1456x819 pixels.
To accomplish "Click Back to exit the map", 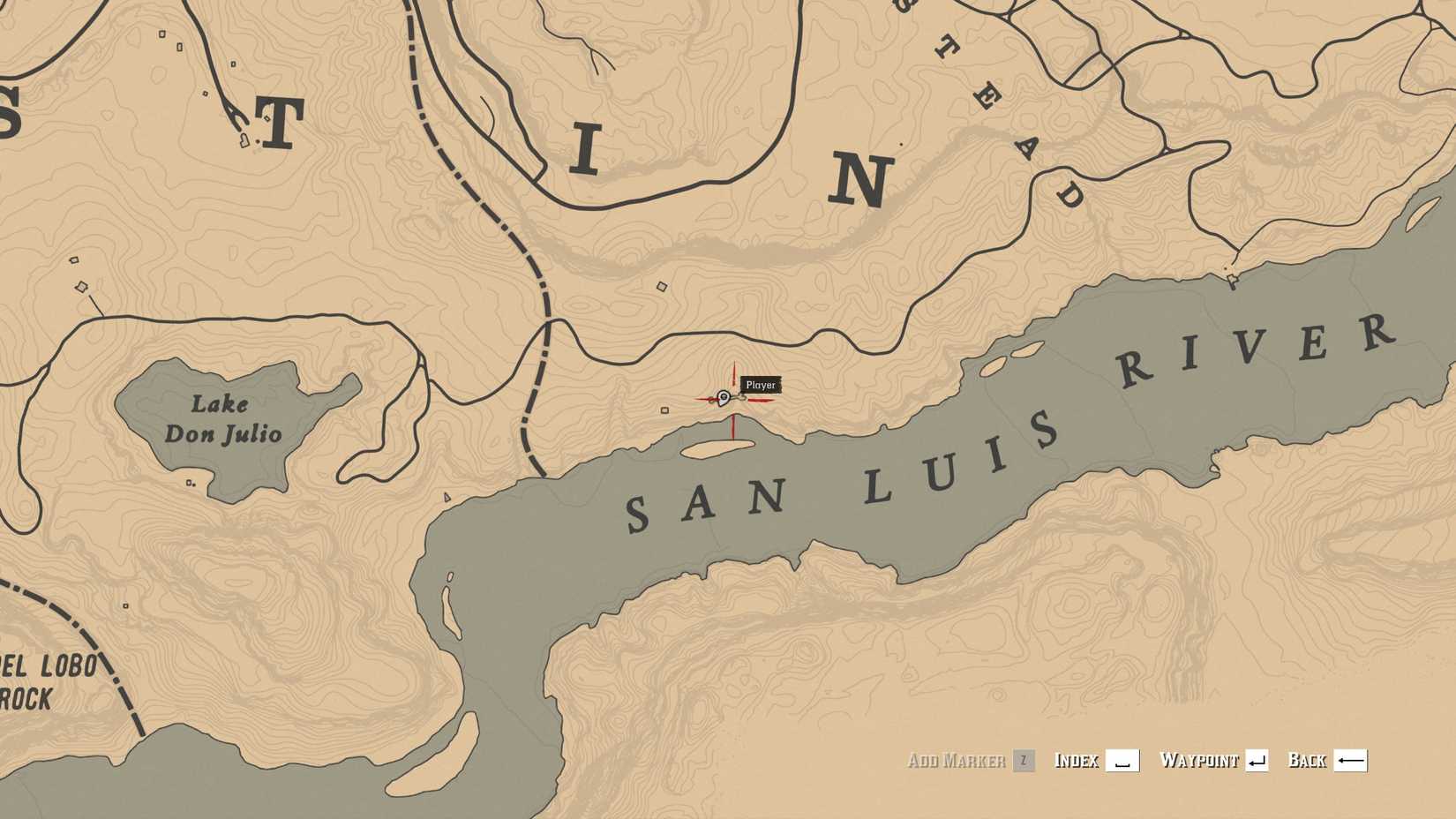I will coord(1306,759).
